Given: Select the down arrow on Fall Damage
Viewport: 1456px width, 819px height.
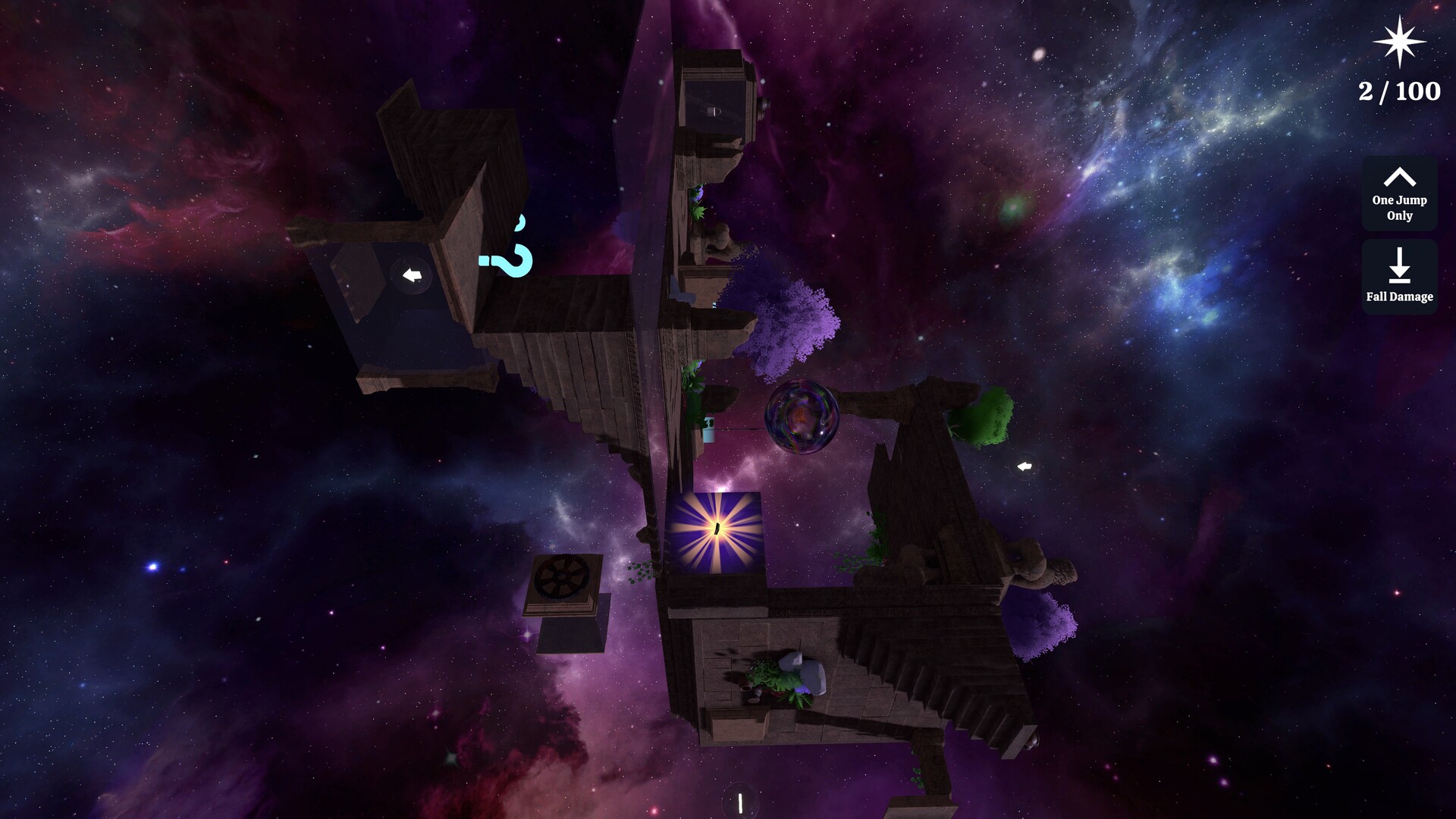Looking at the screenshot, I should [x=1398, y=267].
